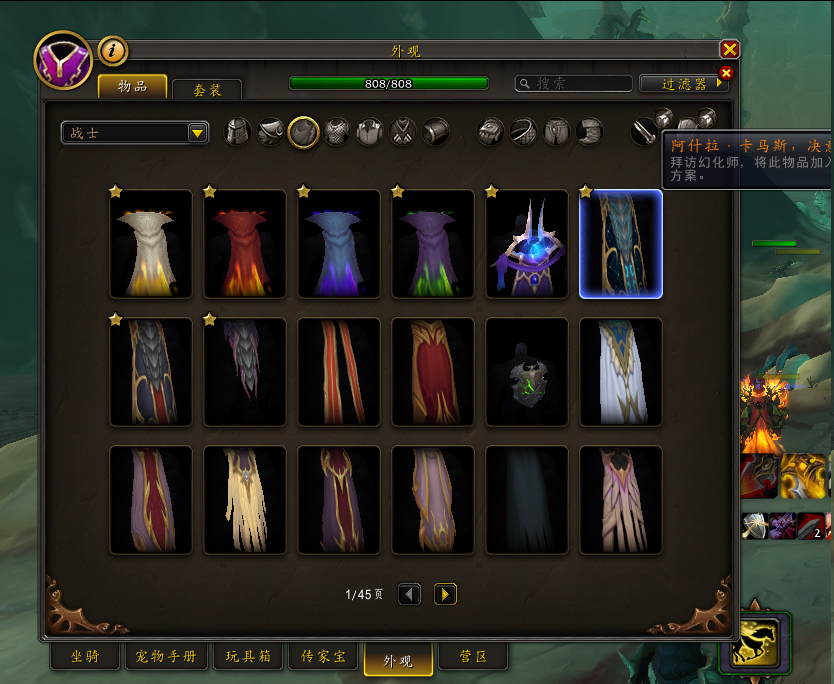Go to the next appearance page
The width and height of the screenshot is (834, 684).
point(445,595)
